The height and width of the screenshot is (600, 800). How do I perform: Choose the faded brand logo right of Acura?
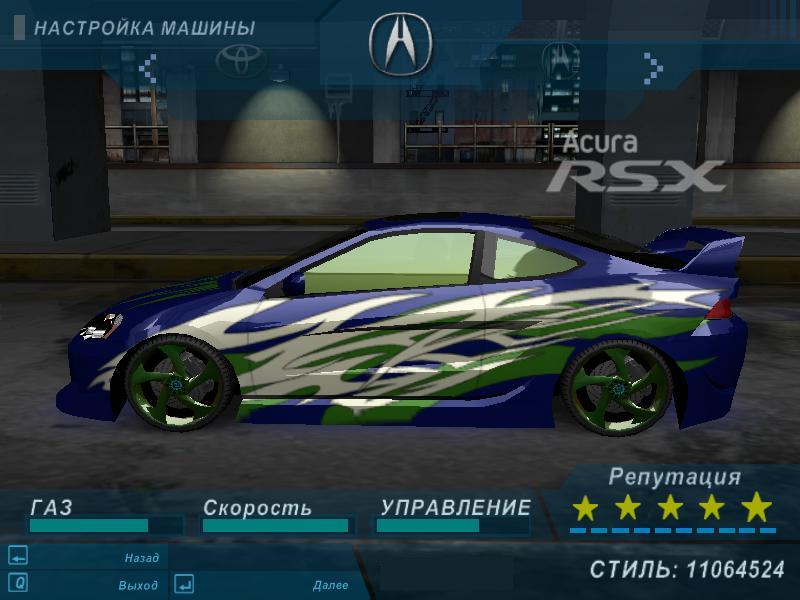coord(560,61)
